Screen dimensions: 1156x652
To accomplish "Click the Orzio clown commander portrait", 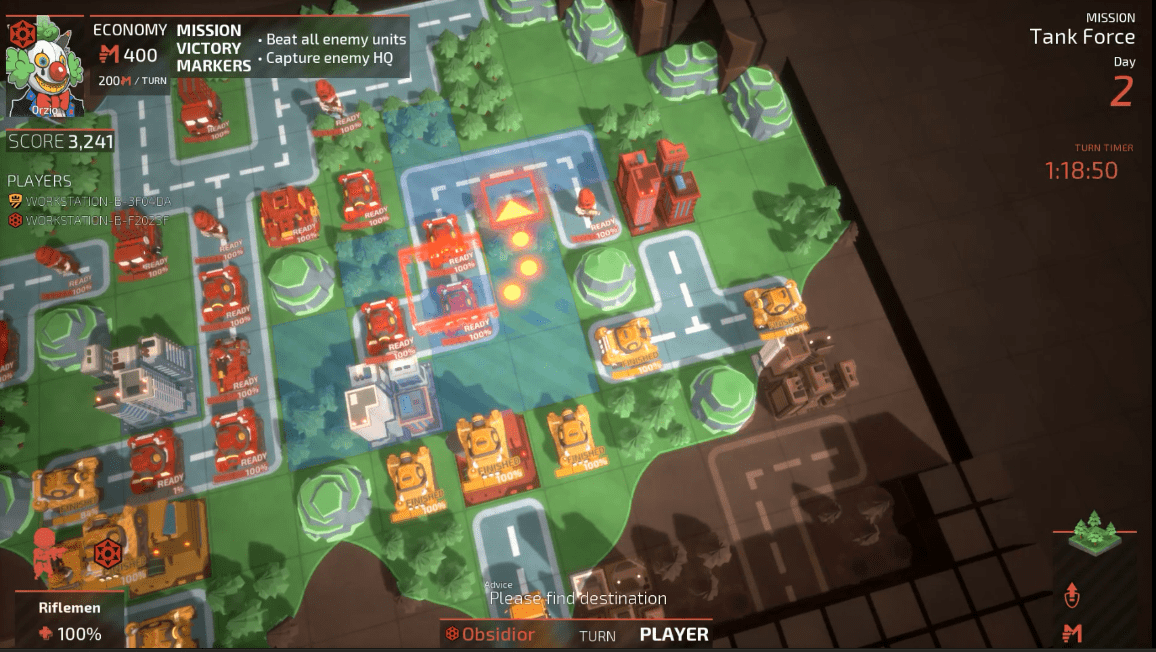I will 45,65.
